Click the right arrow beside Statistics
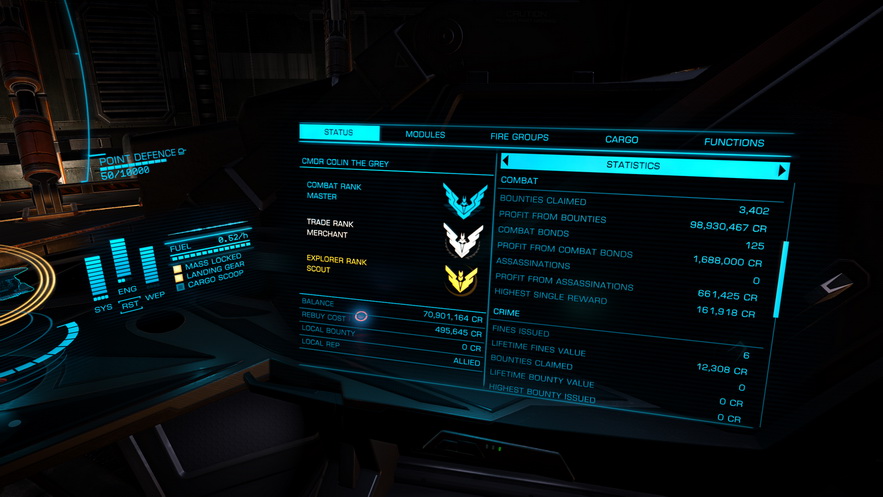Viewport: 883px width, 497px height. [x=782, y=171]
